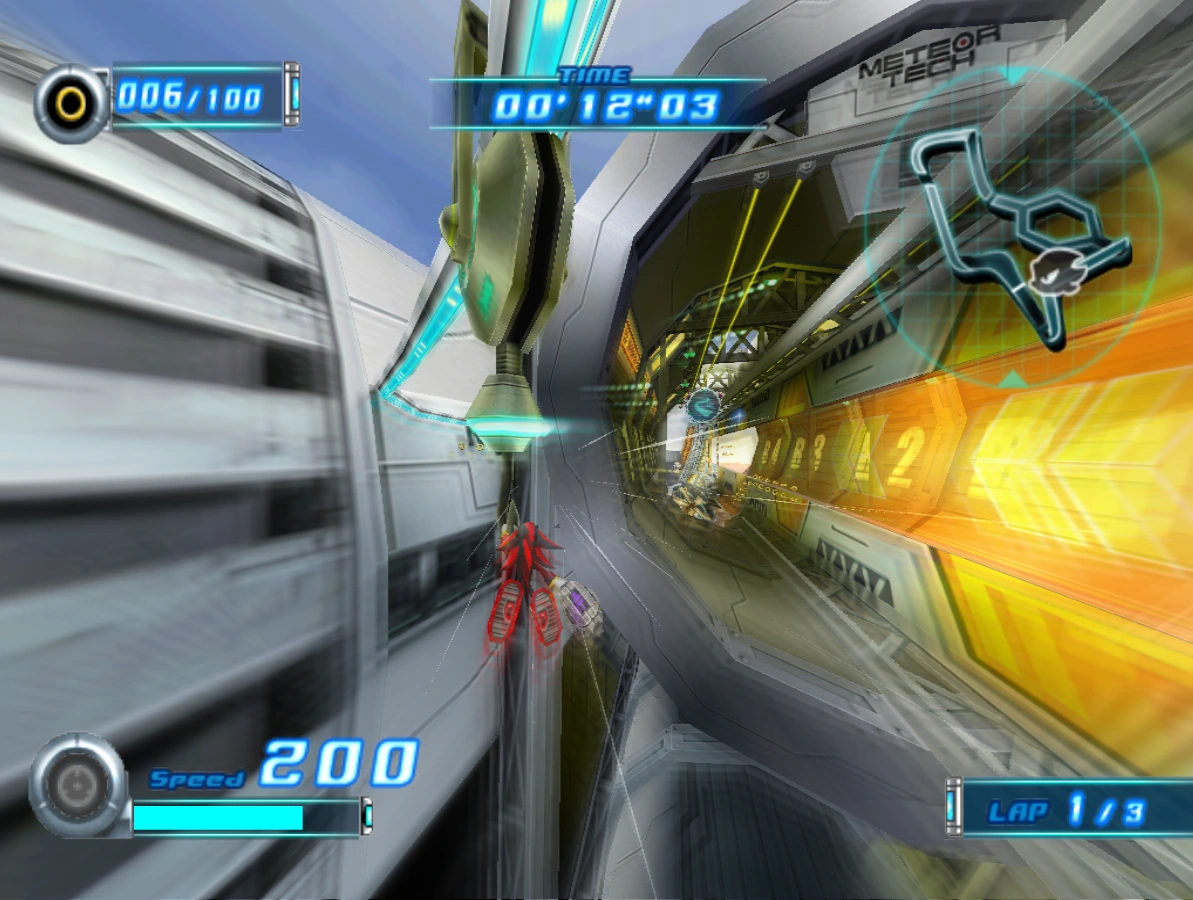Click the gold ring counter icon
Viewport: 1193px width, 900px height.
[70, 100]
